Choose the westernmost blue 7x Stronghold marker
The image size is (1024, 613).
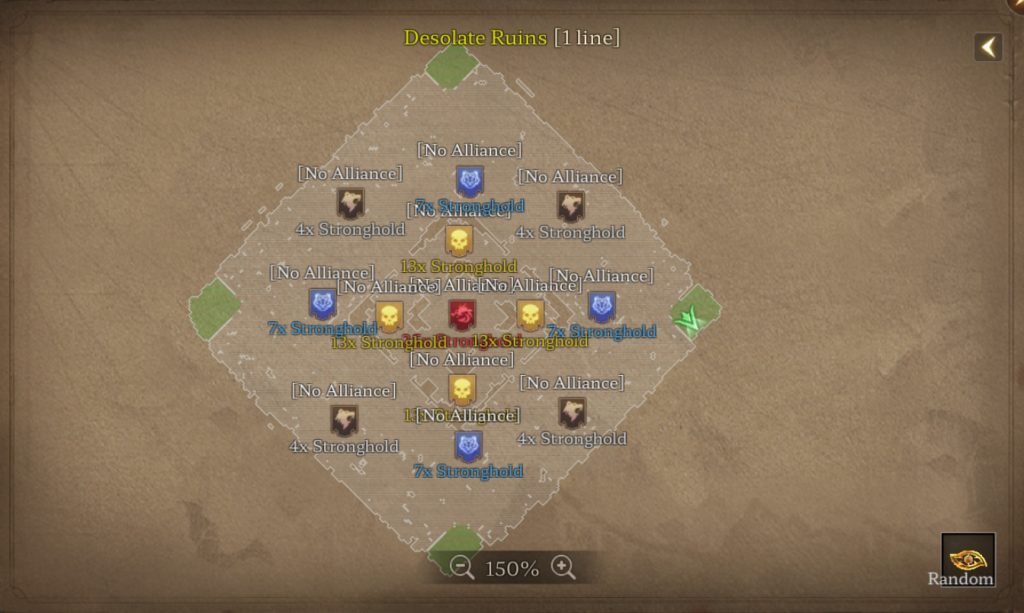point(322,303)
